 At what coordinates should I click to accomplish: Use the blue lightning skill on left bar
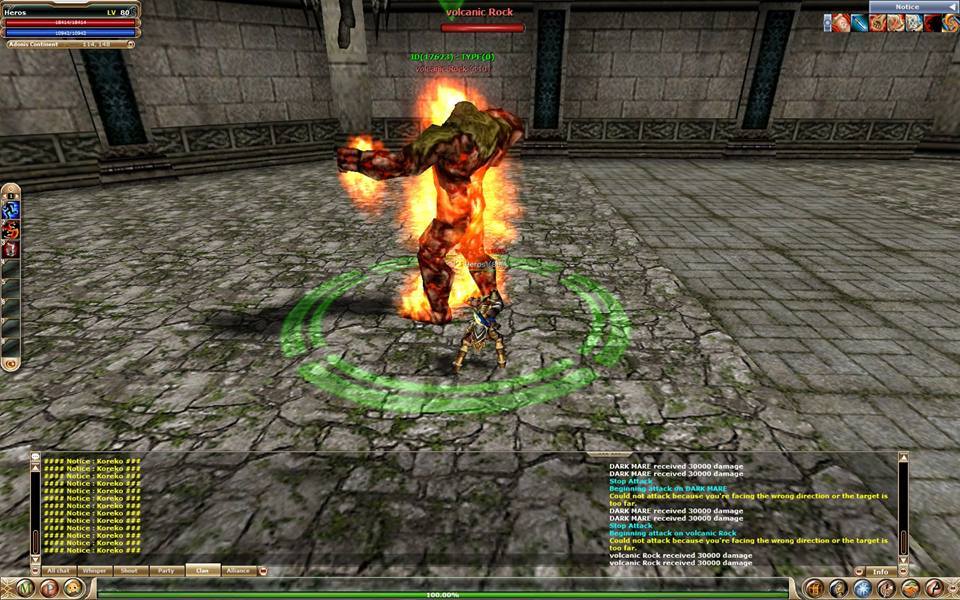tap(11, 210)
